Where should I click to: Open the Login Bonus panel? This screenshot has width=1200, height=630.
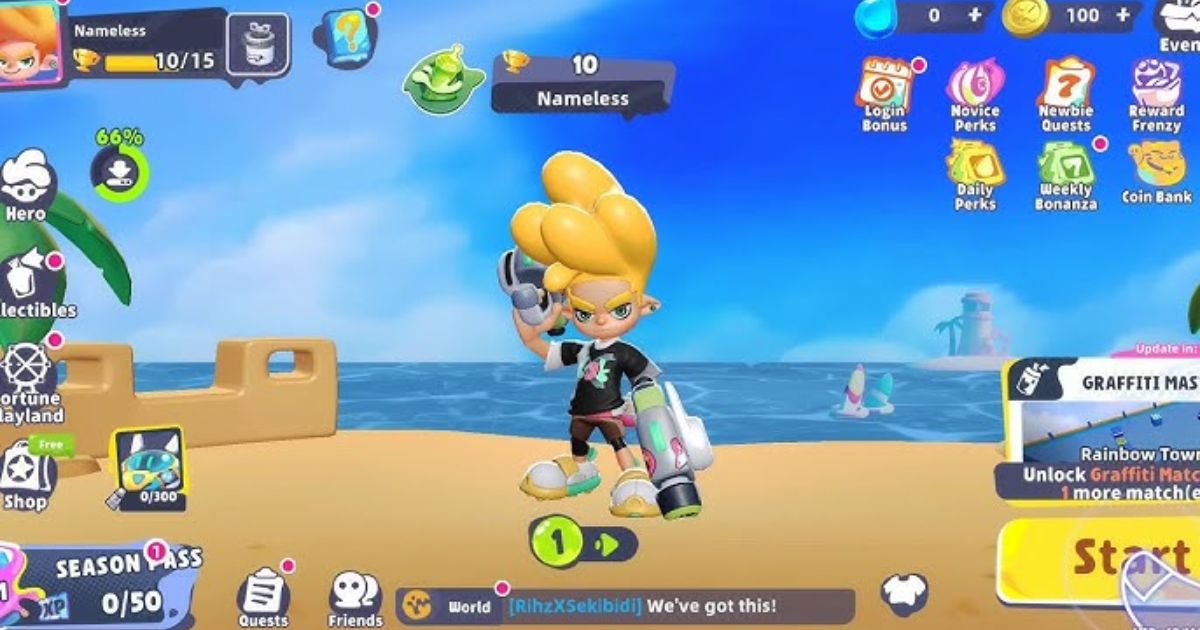884,93
